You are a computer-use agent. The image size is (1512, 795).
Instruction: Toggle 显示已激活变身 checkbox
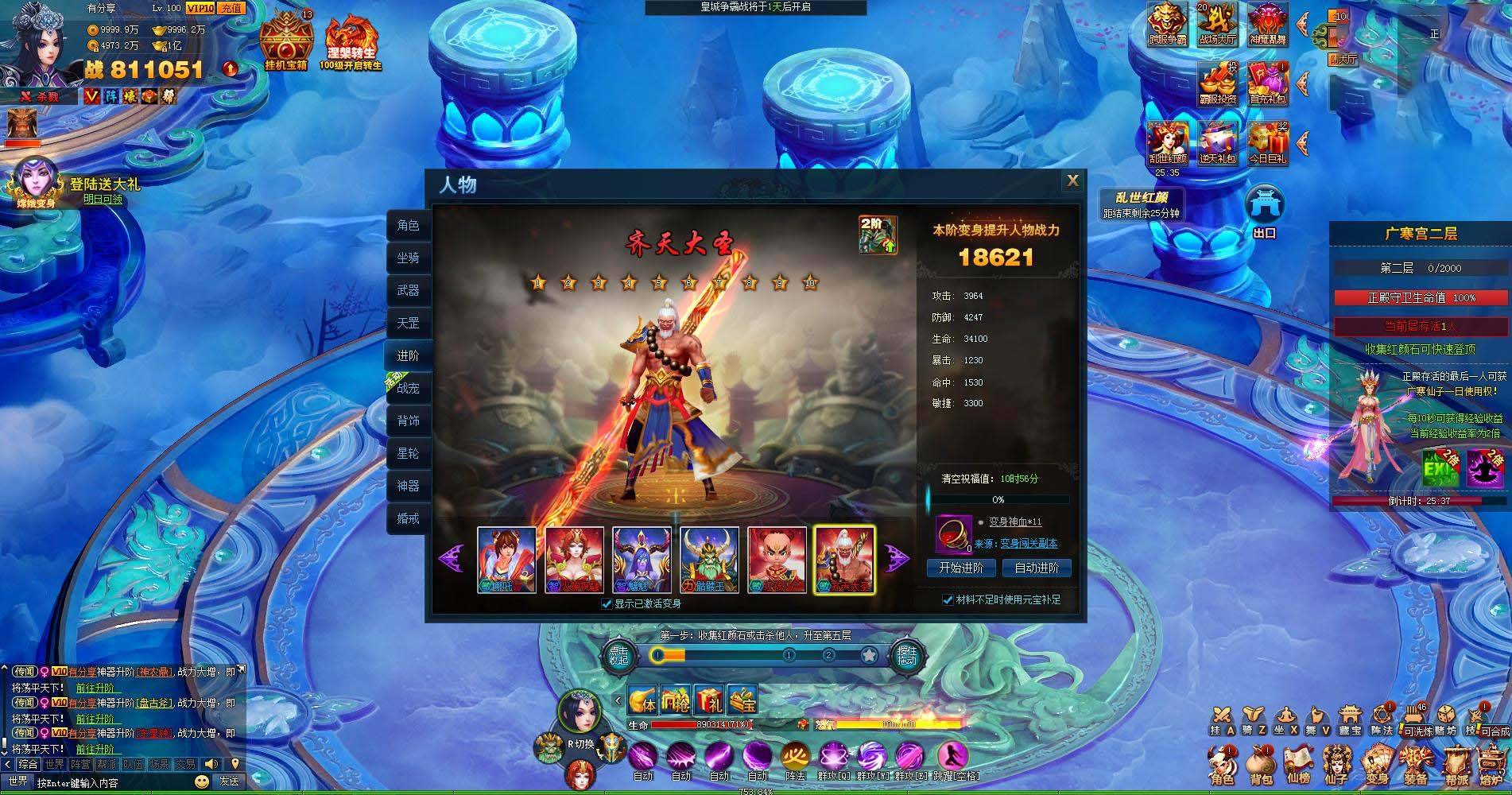point(607,604)
